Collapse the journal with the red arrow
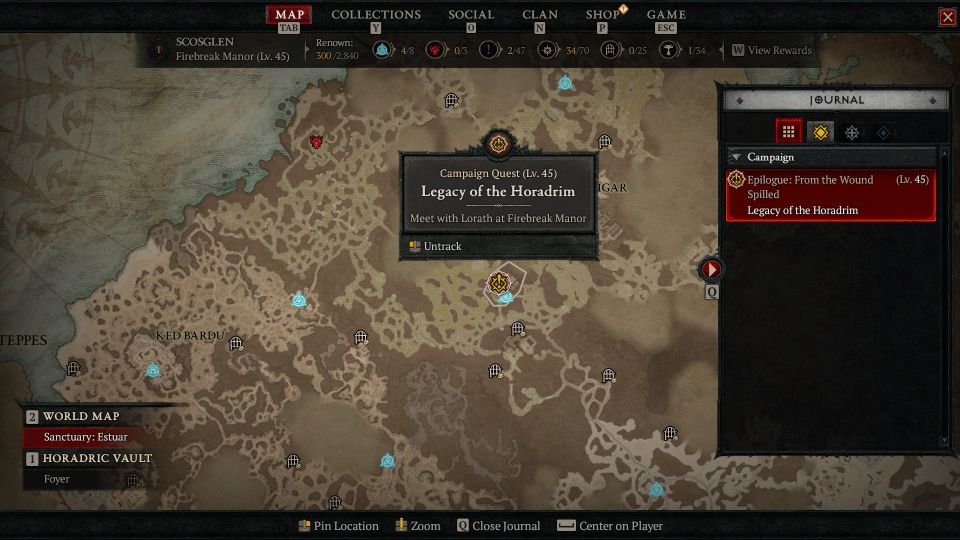The height and width of the screenshot is (540, 960). coord(711,269)
